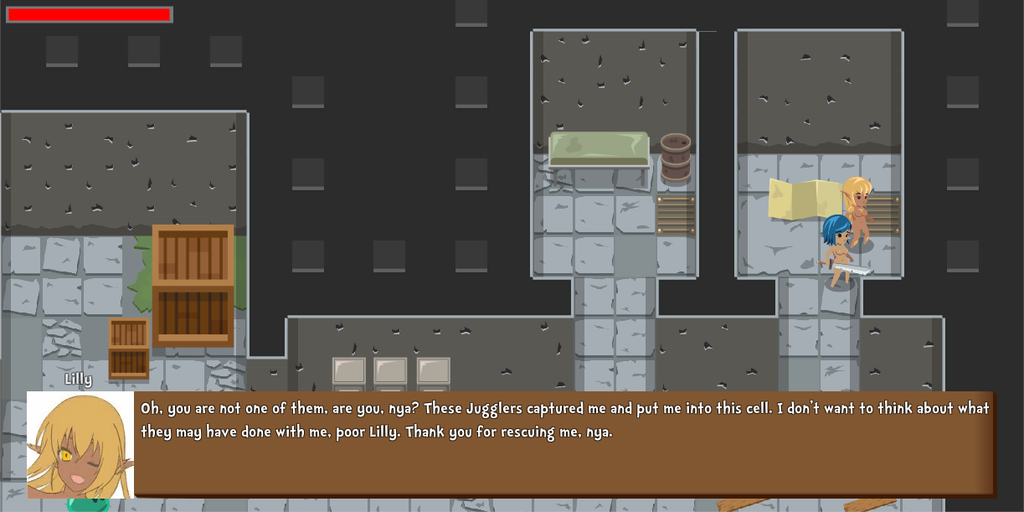Image resolution: width=1024 pixels, height=512 pixels.
Task: Click Lilly's speaker portrait
Action: tap(80, 444)
